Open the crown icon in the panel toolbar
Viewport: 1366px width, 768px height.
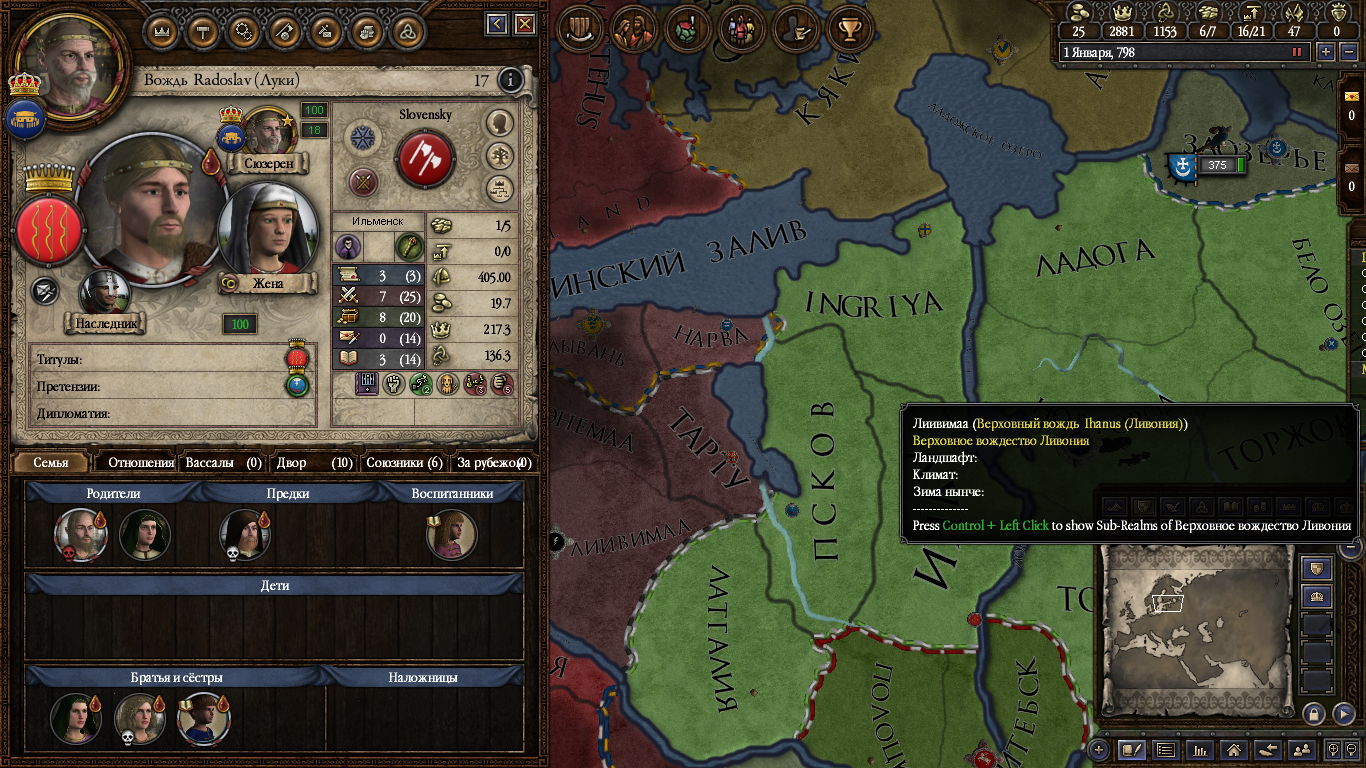(x=161, y=30)
